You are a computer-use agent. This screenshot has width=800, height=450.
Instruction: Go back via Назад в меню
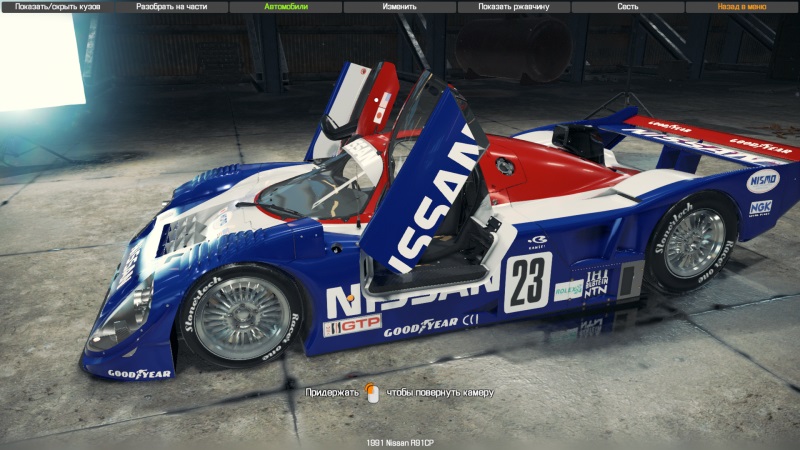[x=742, y=7]
